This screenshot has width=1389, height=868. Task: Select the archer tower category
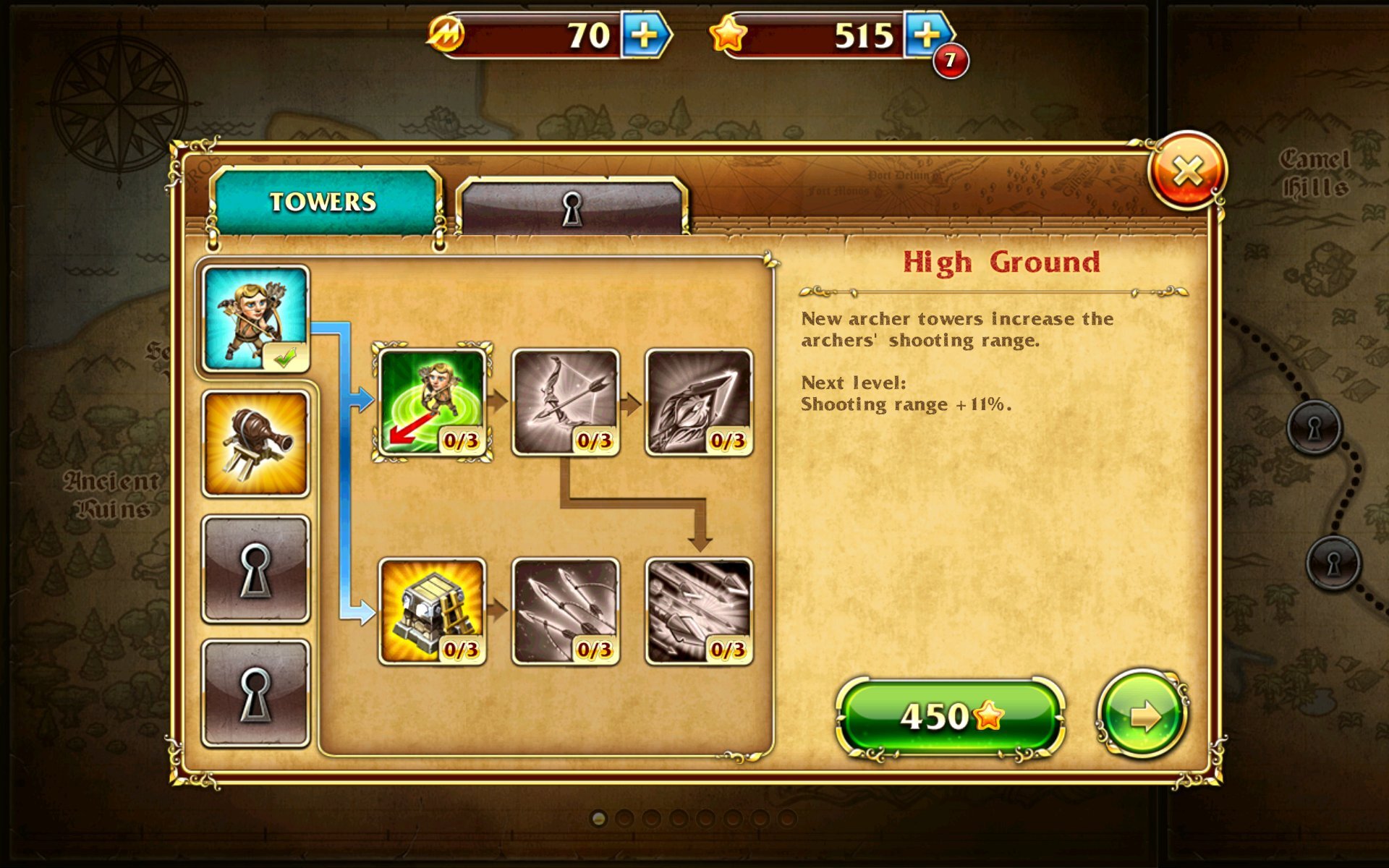(x=255, y=318)
